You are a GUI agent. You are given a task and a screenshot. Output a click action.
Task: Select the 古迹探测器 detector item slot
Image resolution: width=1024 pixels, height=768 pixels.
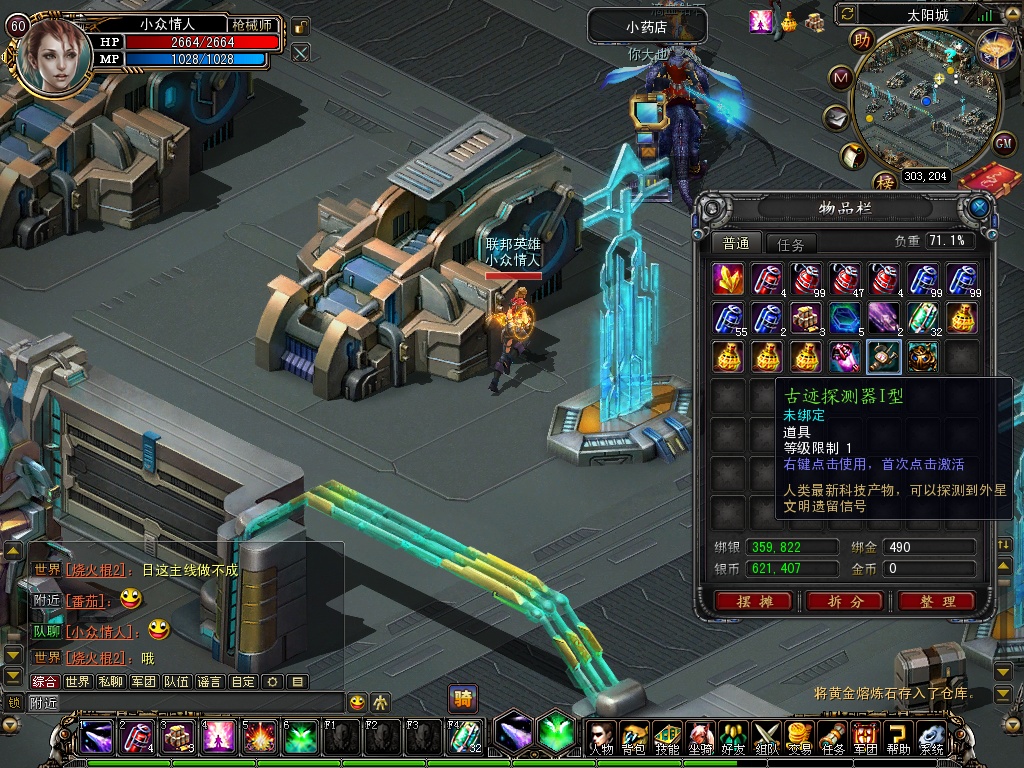point(884,357)
